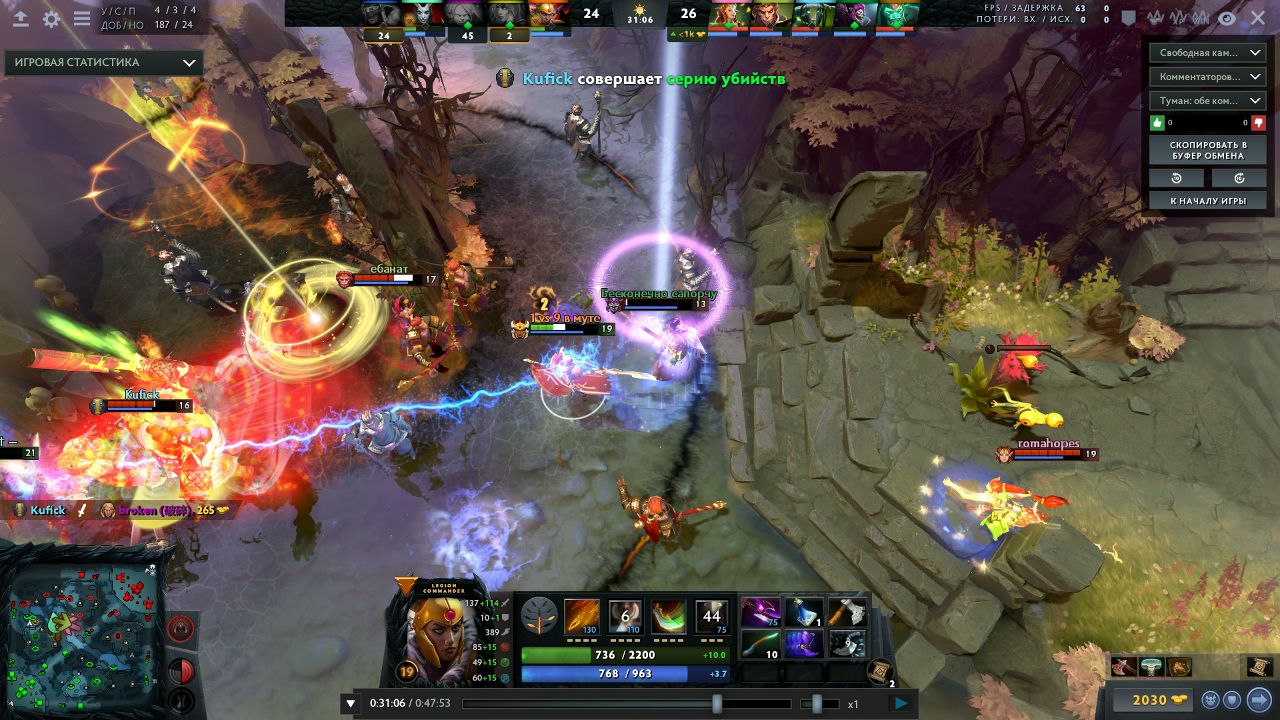Give the replay a red thumbs down
This screenshot has height=720, width=1280.
[x=1258, y=123]
